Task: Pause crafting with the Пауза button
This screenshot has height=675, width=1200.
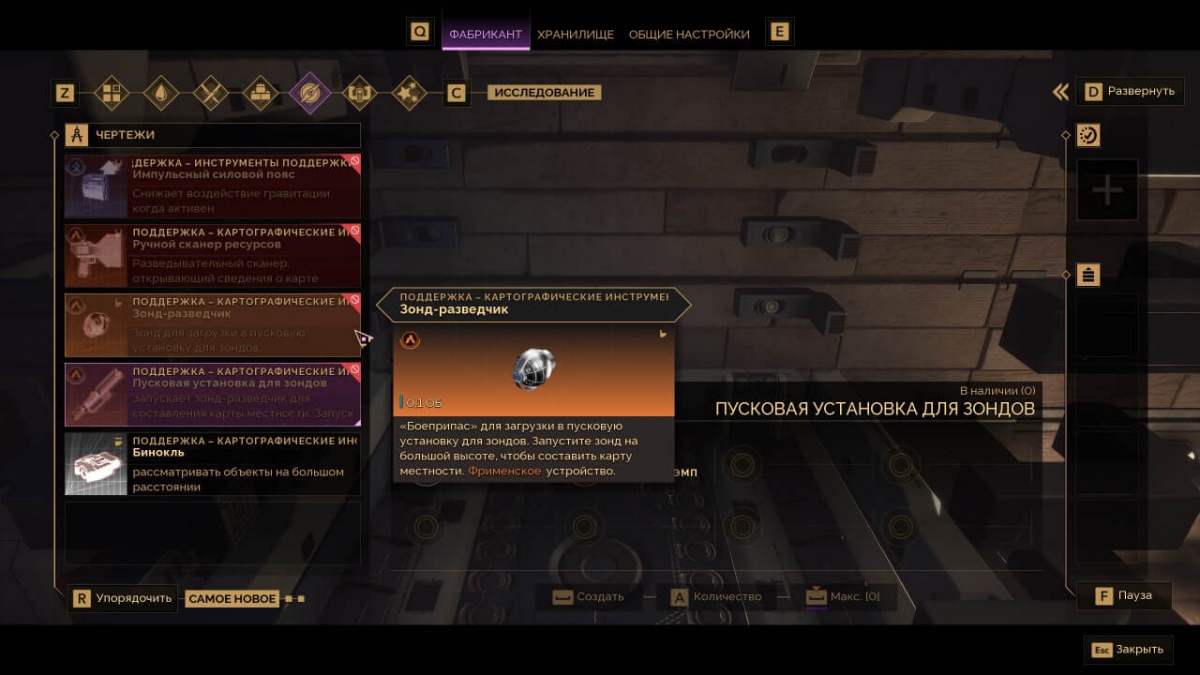Action: coord(1123,596)
